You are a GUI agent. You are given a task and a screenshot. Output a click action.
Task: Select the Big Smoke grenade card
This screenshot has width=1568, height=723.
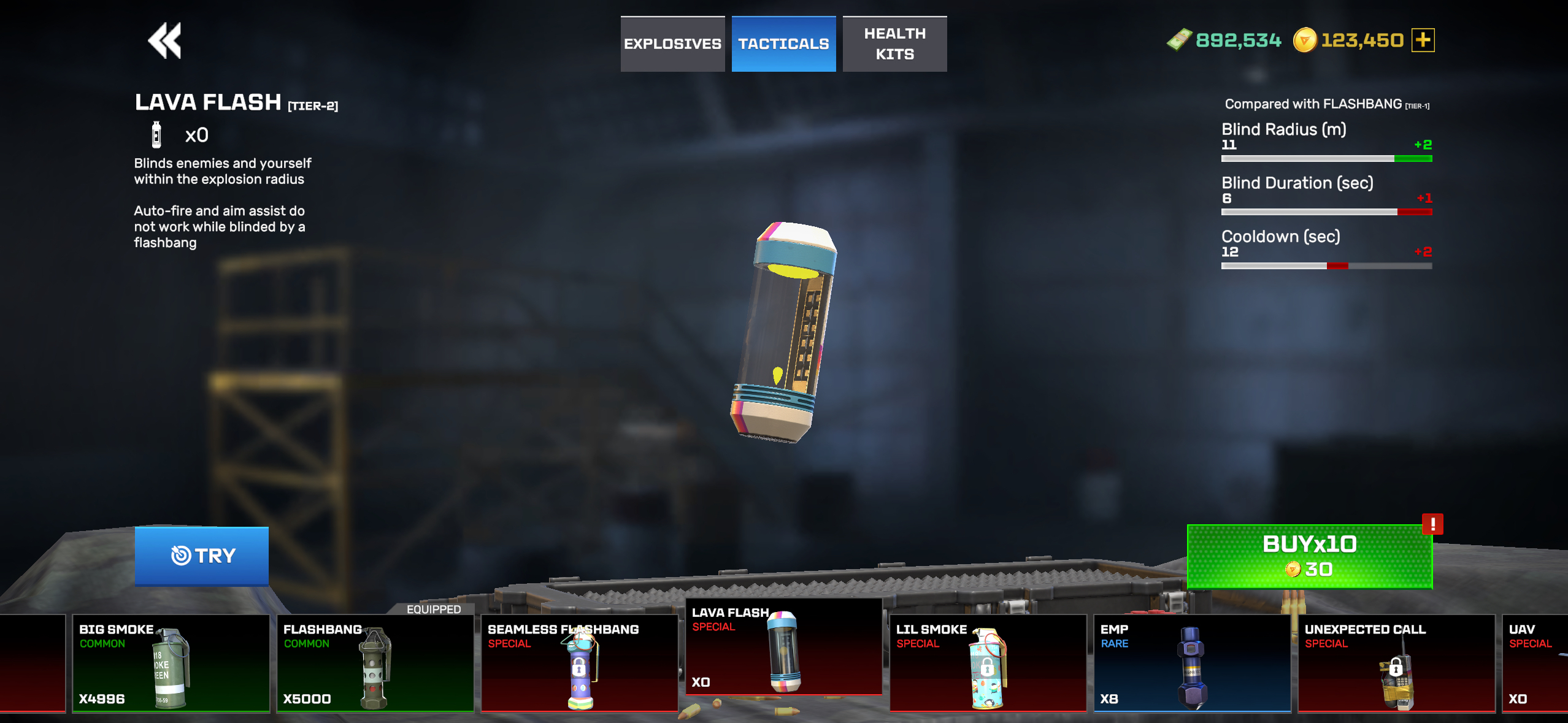click(x=171, y=664)
